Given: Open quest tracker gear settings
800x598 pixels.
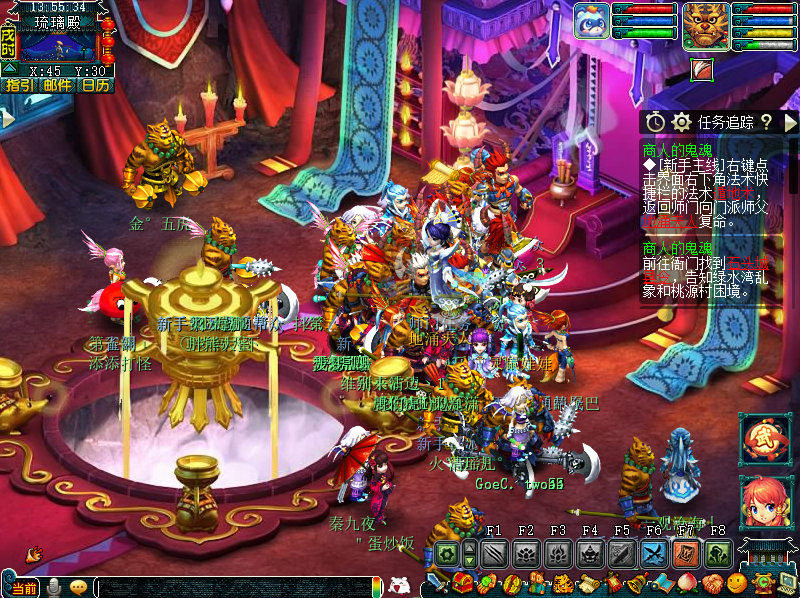Looking at the screenshot, I should pos(682,122).
